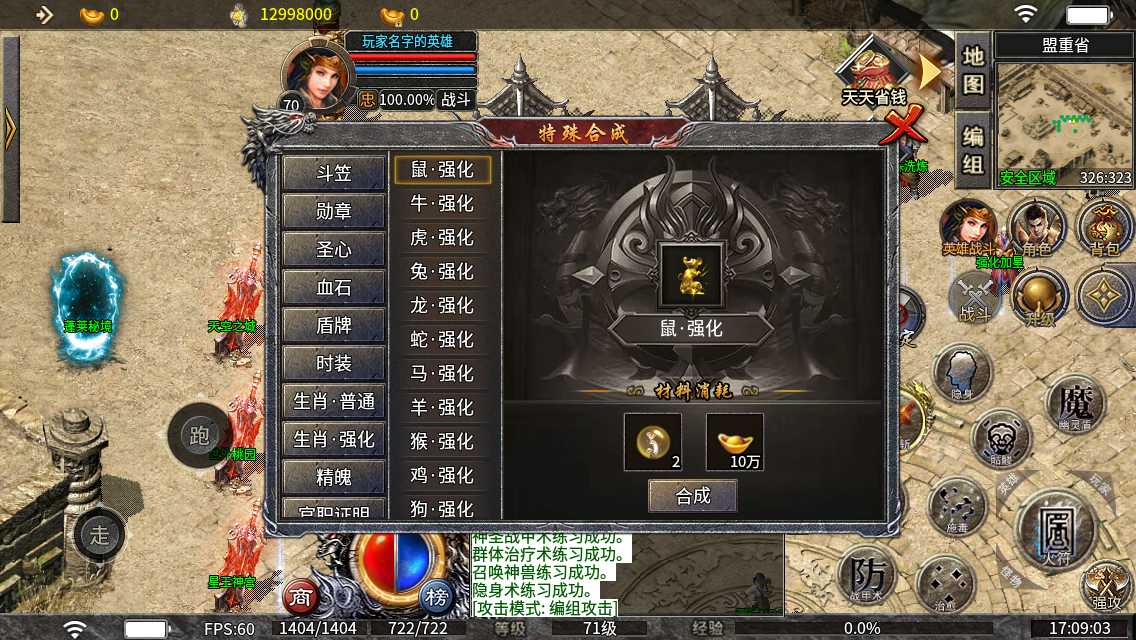Switch to the 时装 category

(334, 363)
